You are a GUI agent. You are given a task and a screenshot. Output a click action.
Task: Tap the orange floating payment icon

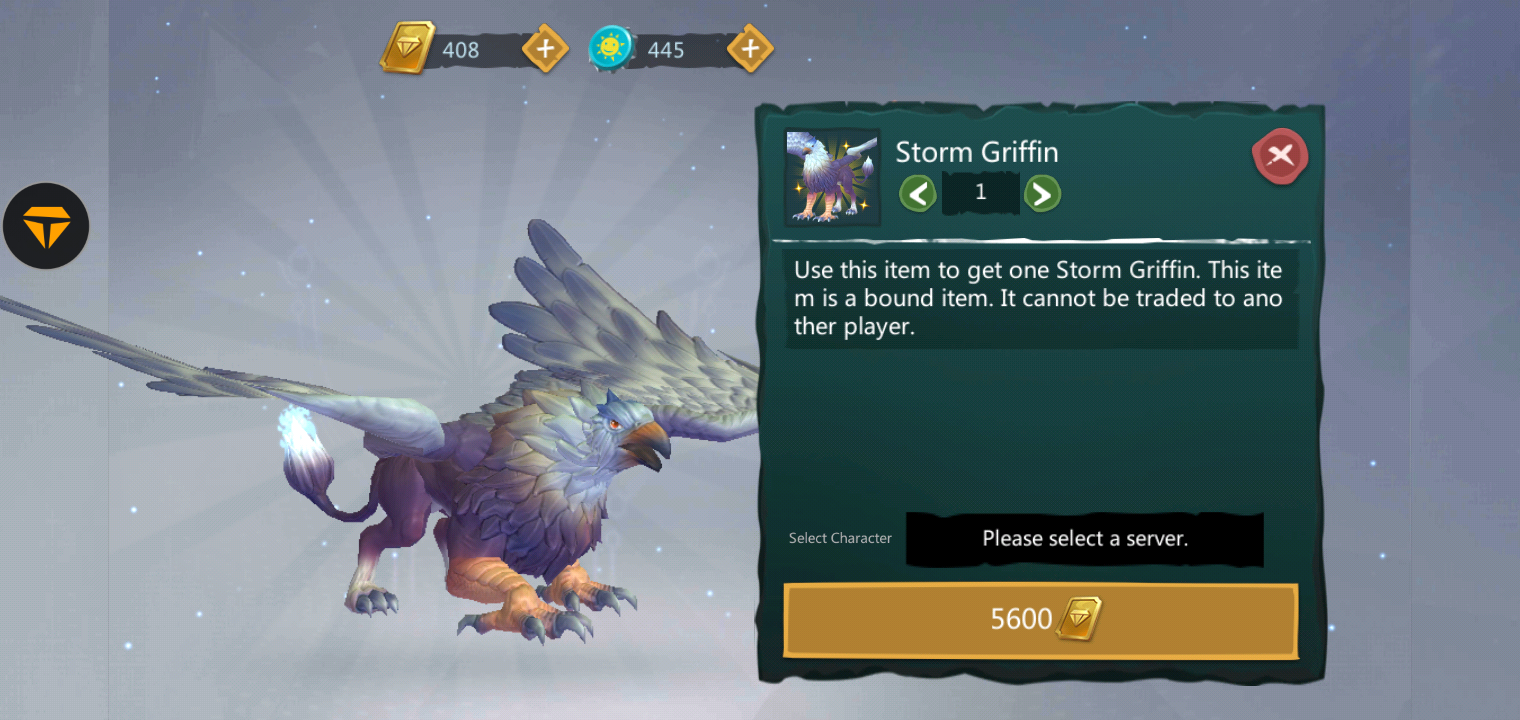pyautogui.click(x=46, y=226)
